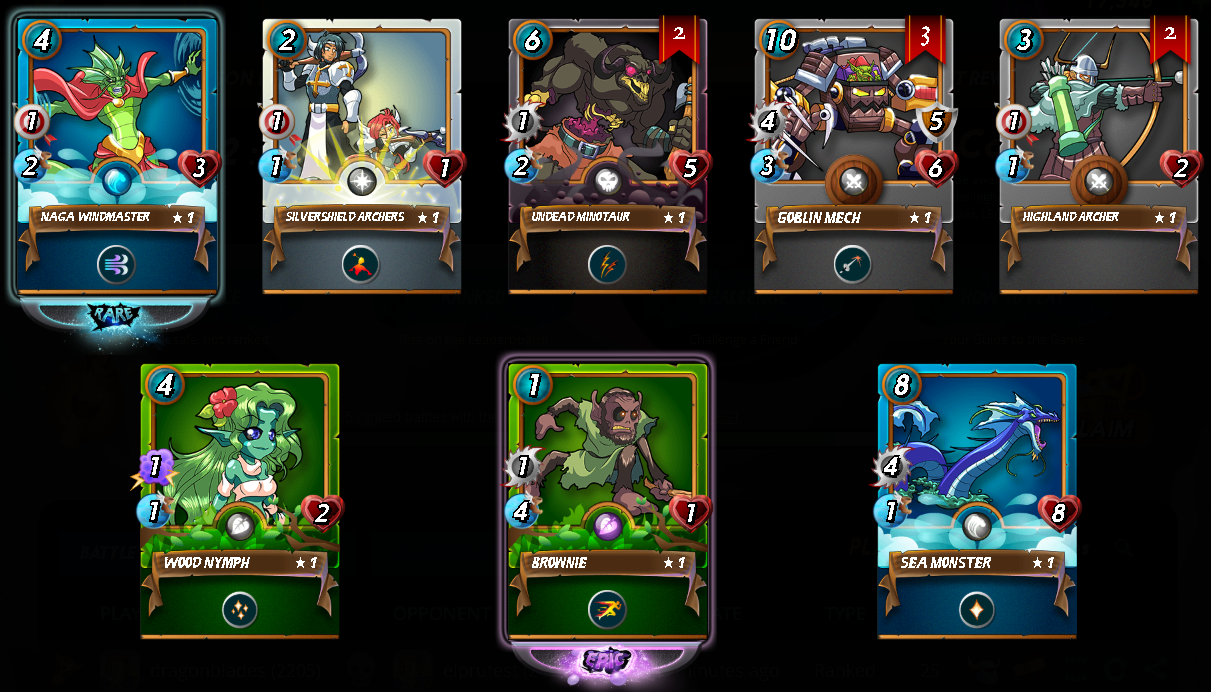Click Silvershield Archers' red figure ability icon
This screenshot has width=1211, height=692.
coord(361,265)
